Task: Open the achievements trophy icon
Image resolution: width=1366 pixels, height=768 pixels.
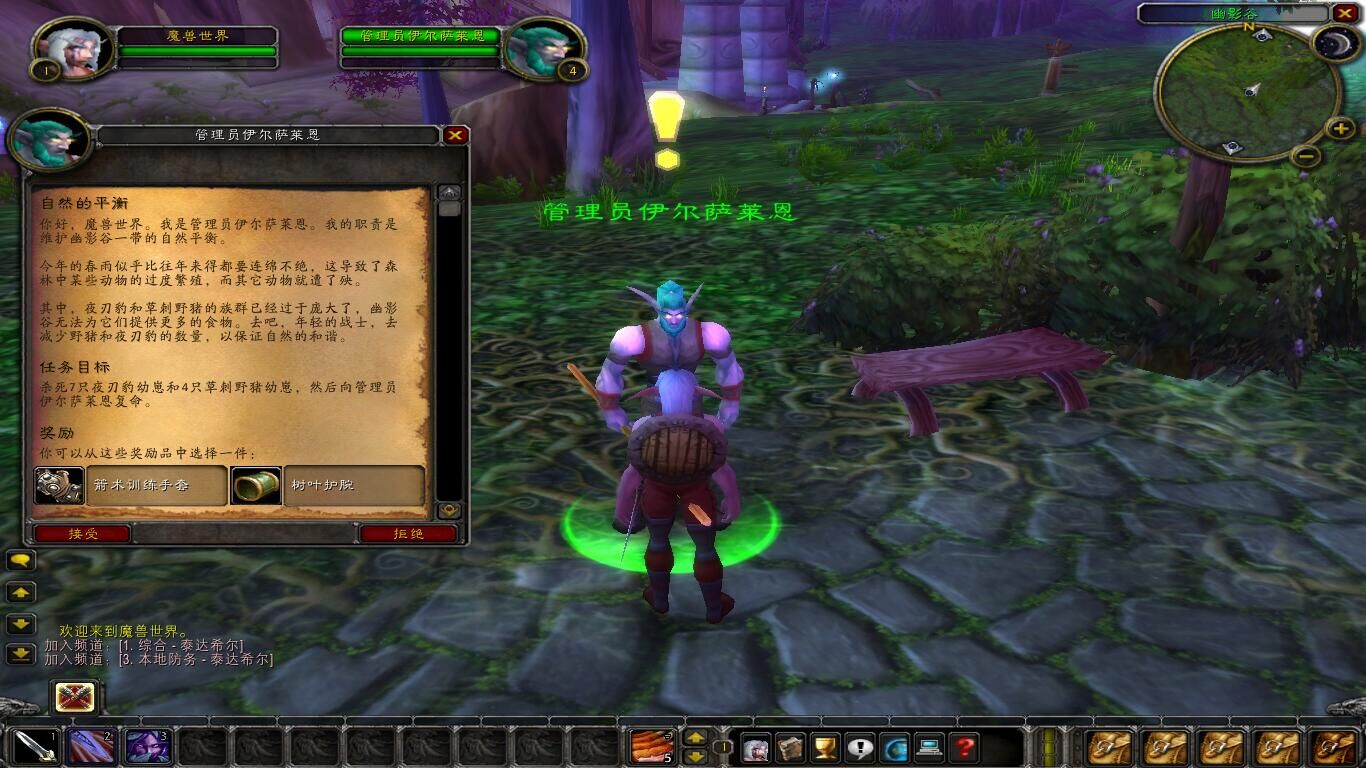Action: tap(825, 746)
